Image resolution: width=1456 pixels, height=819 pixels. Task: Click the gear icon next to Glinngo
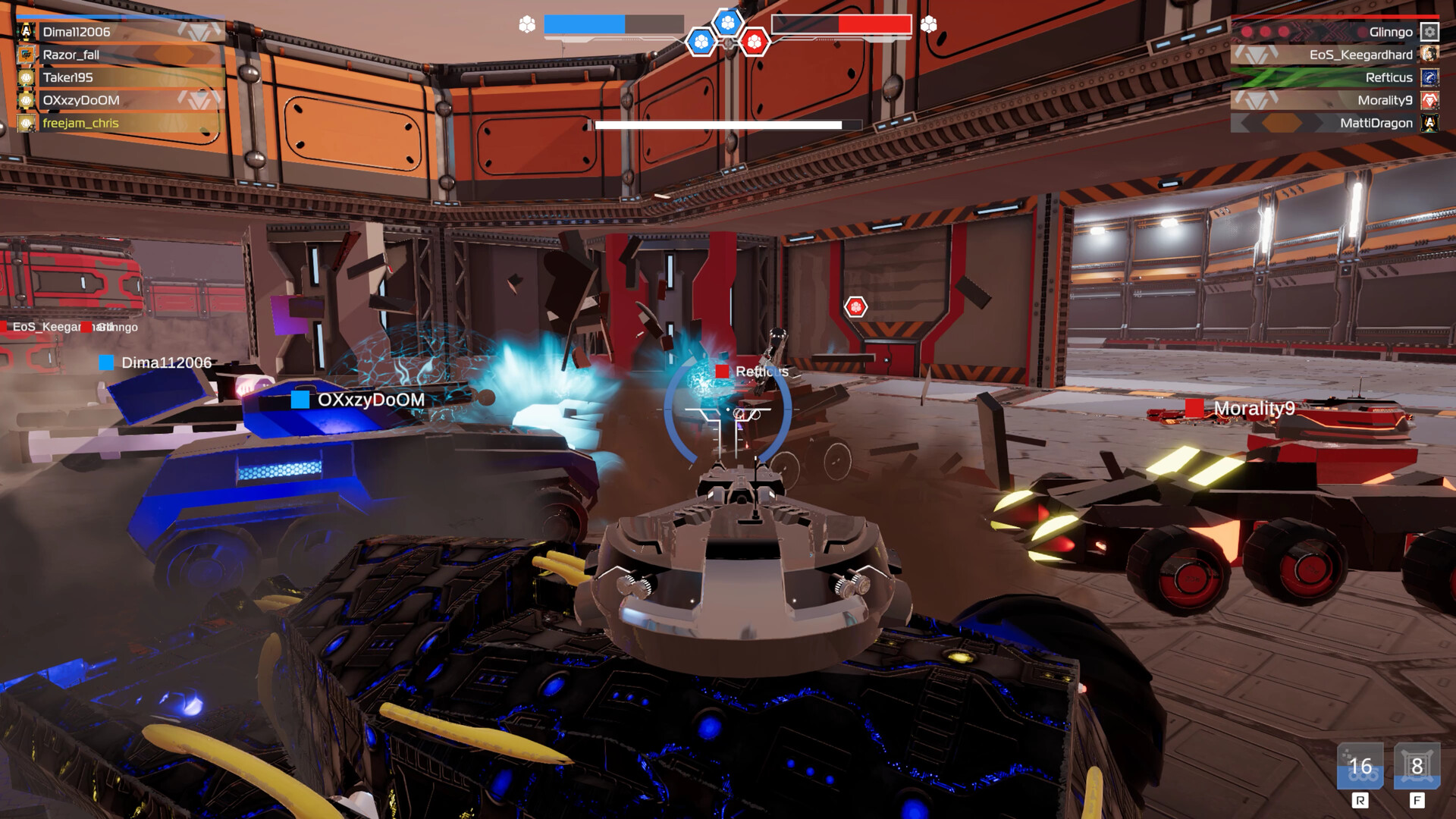(1429, 32)
